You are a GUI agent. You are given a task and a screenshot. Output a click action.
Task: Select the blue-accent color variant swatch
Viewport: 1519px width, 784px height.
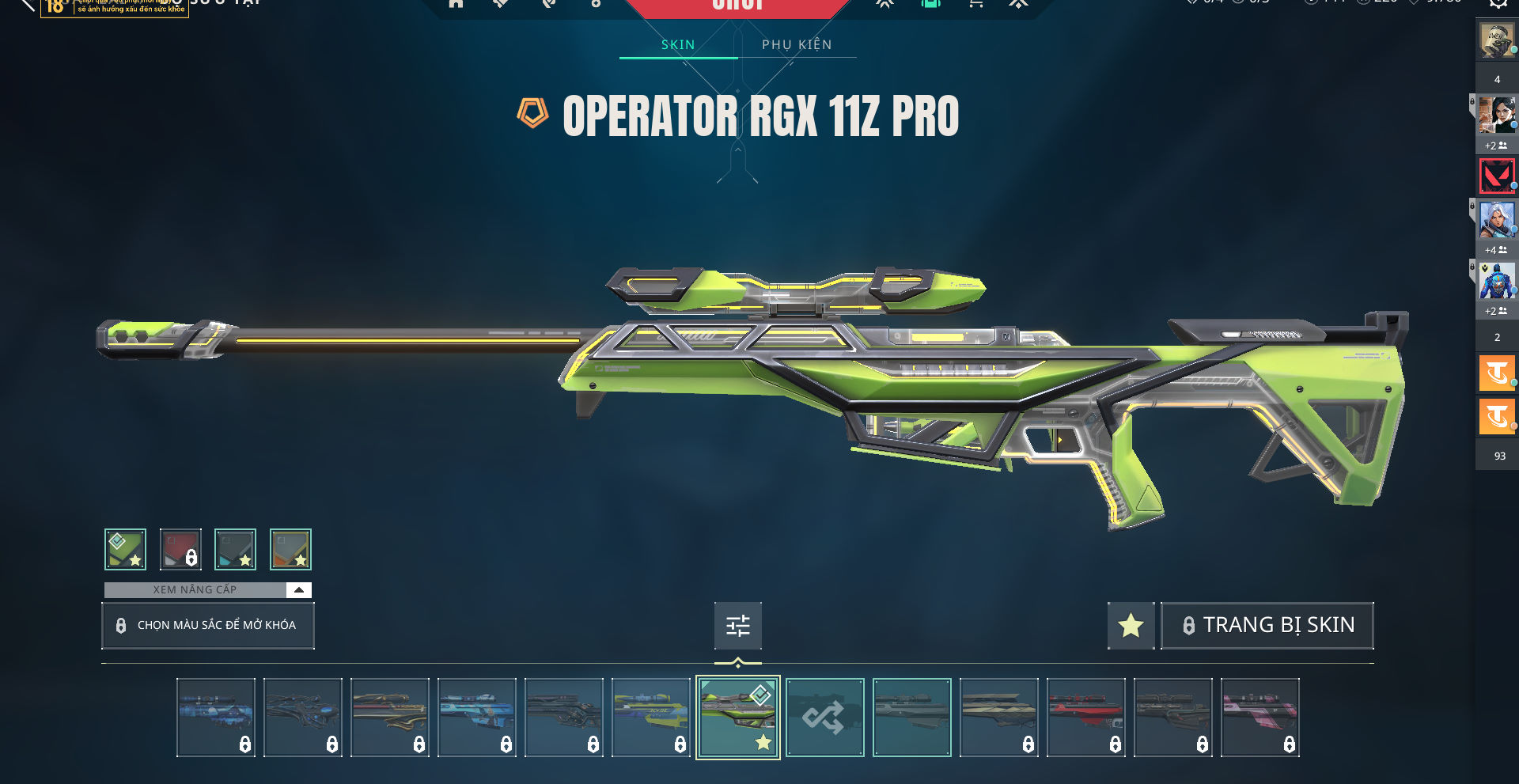pos(236,549)
